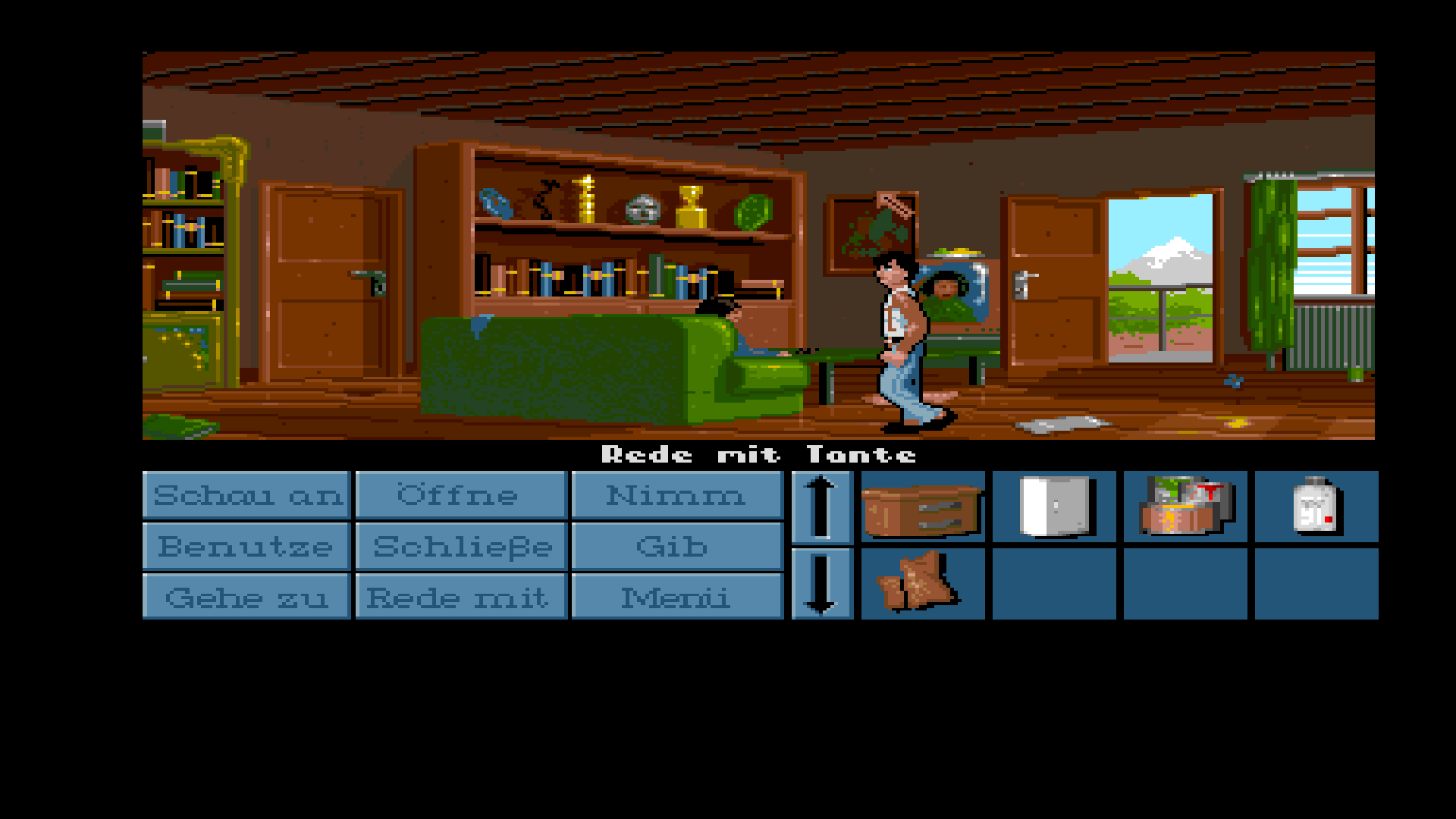1456x819 pixels.
Task: Select the tin cans inventory item
Action: coord(1185,507)
